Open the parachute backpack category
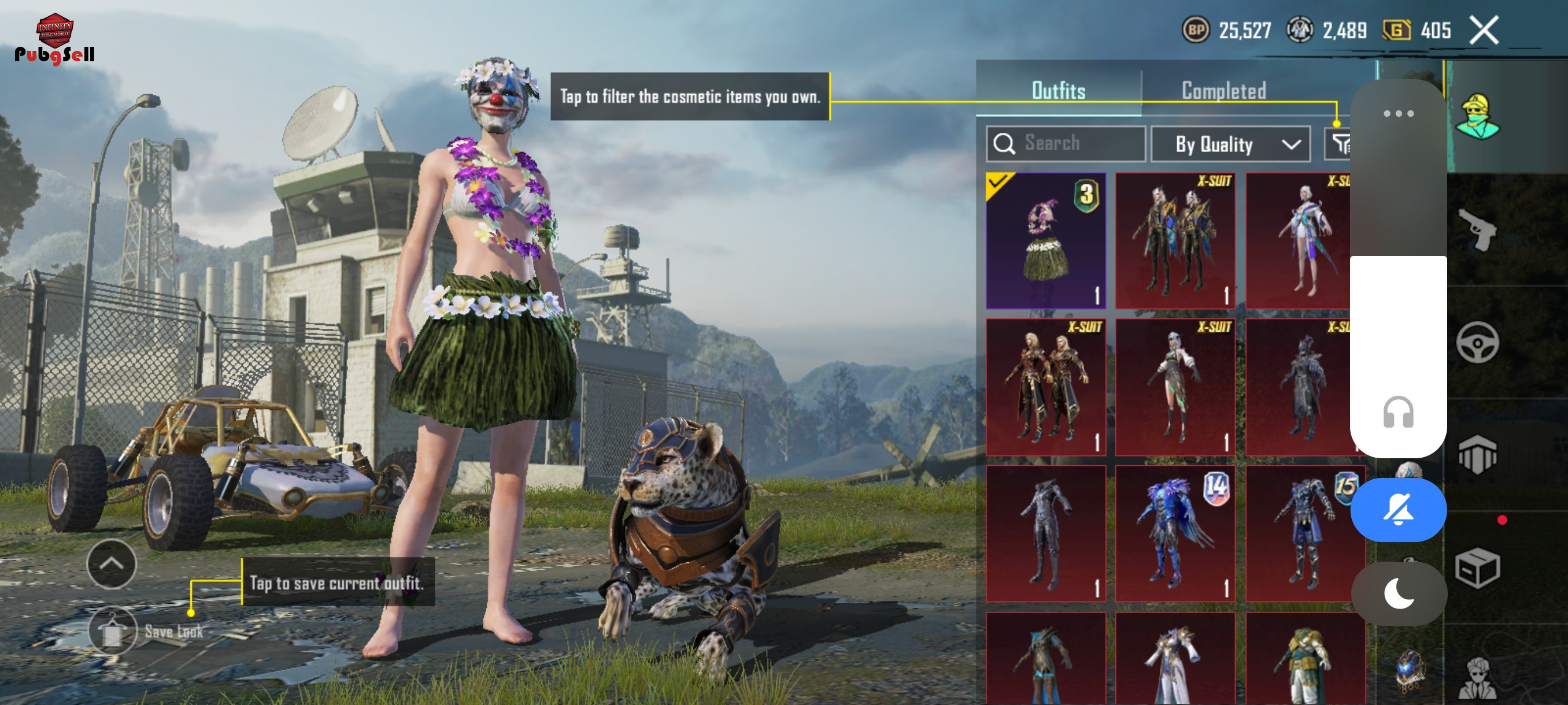 point(1477,455)
